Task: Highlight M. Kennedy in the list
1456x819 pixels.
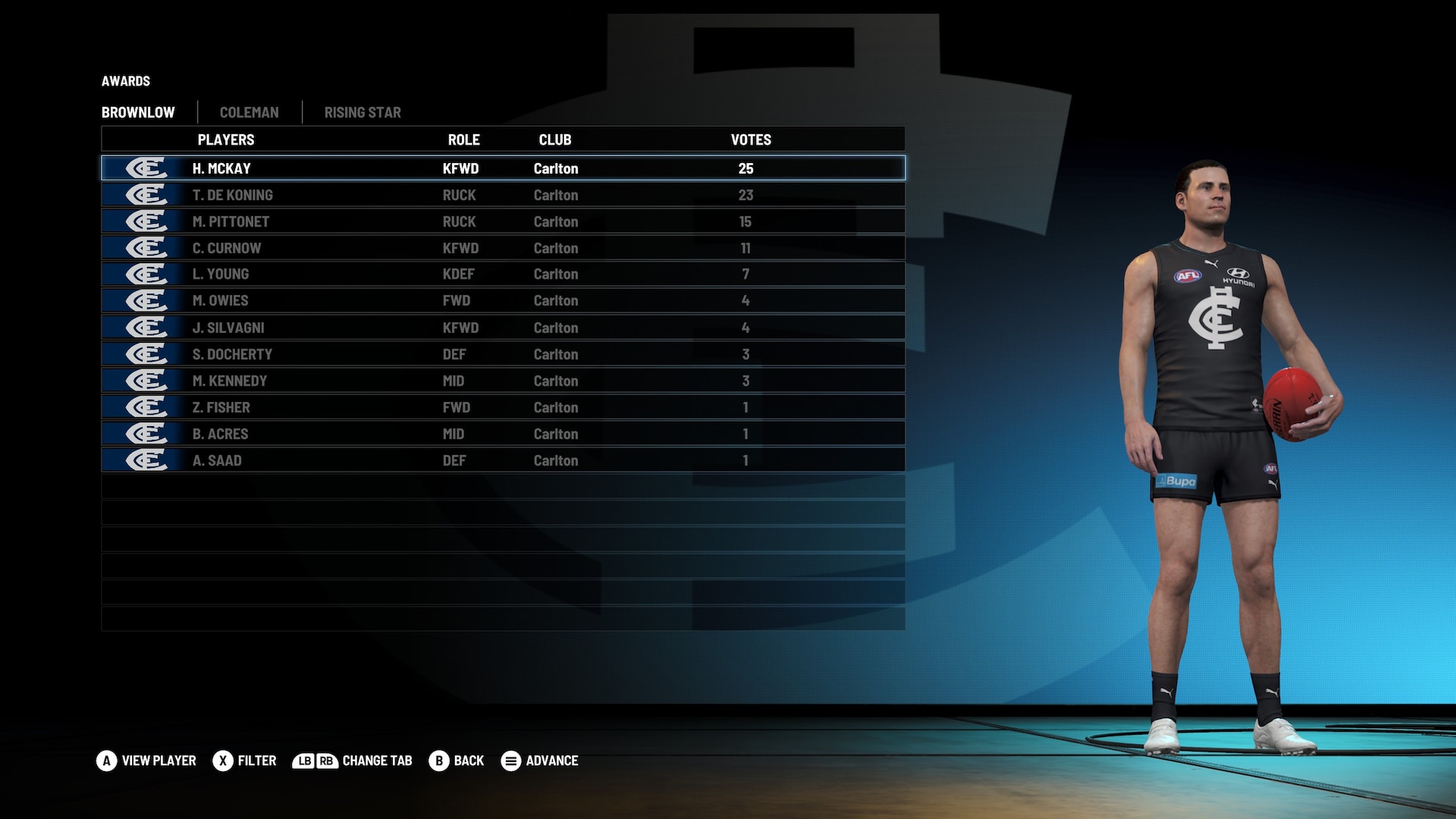Action: click(502, 381)
